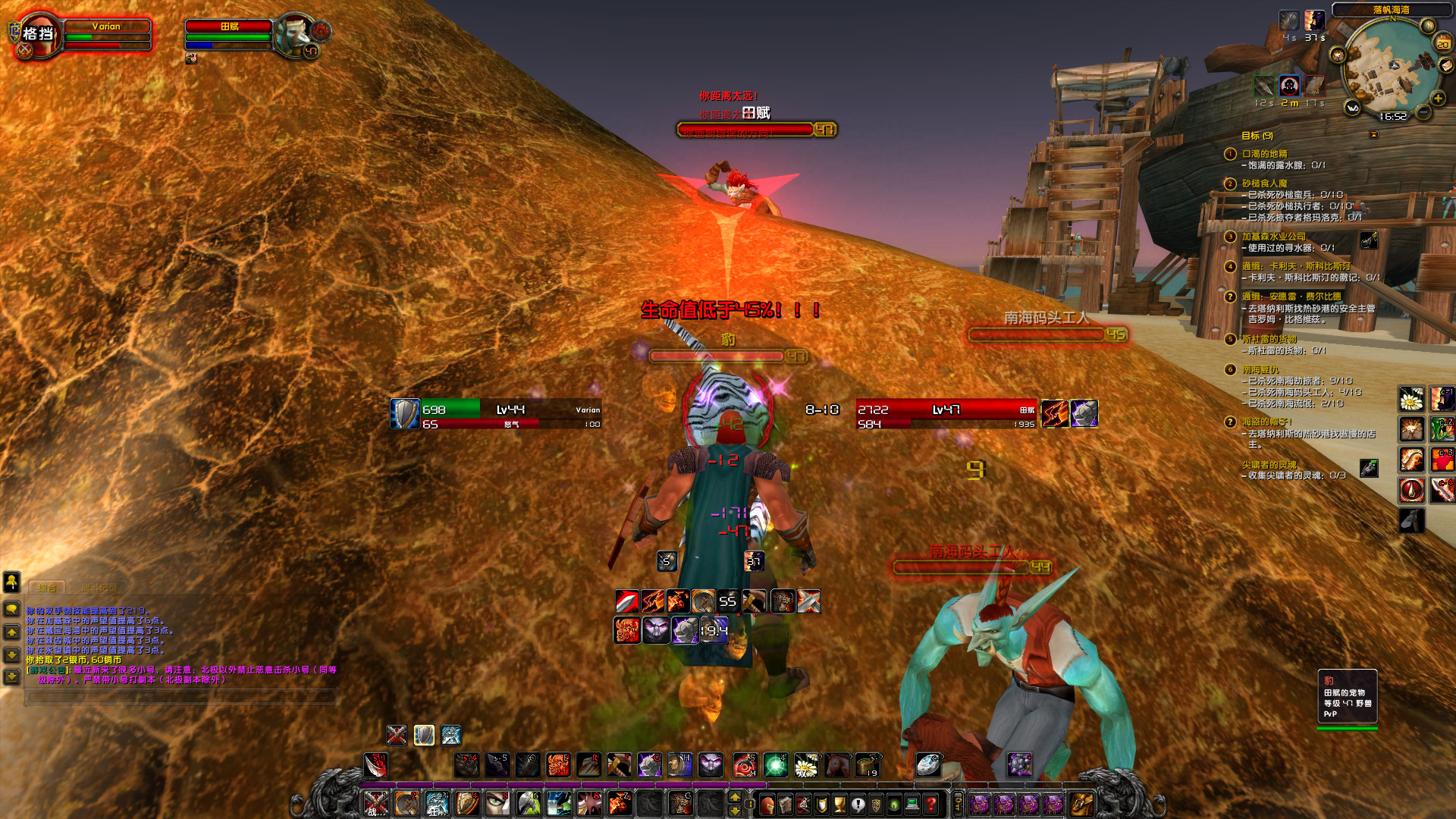
Task: Cancel the 37-second buff icon
Action: tap(1314, 20)
